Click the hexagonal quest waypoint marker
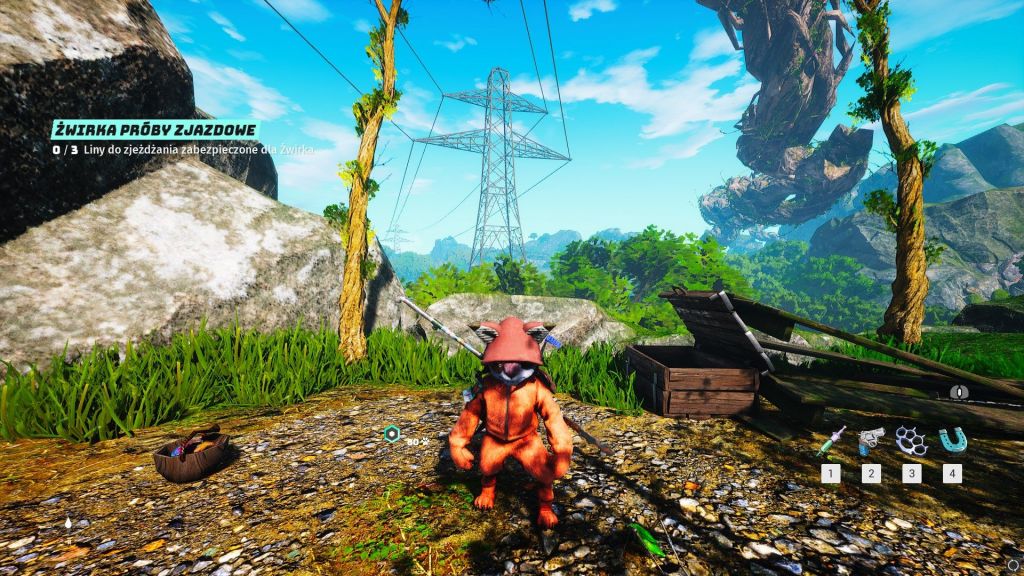The width and height of the screenshot is (1024, 576). (x=391, y=433)
